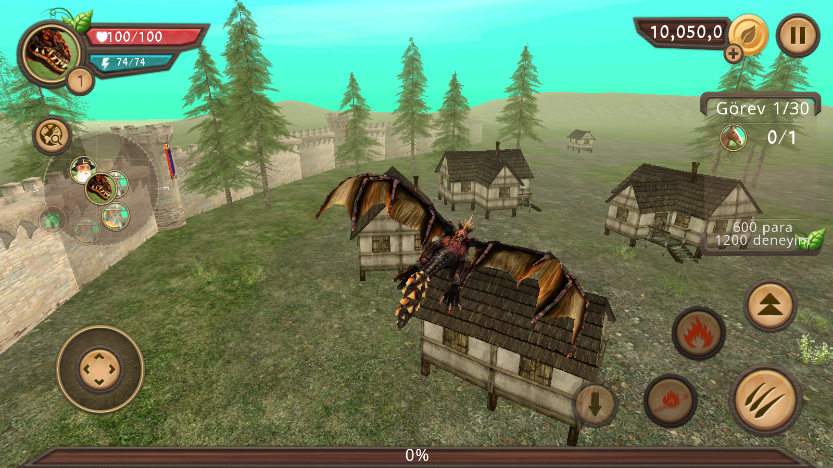Tap the double up-arrow ascend button

[x=771, y=306]
